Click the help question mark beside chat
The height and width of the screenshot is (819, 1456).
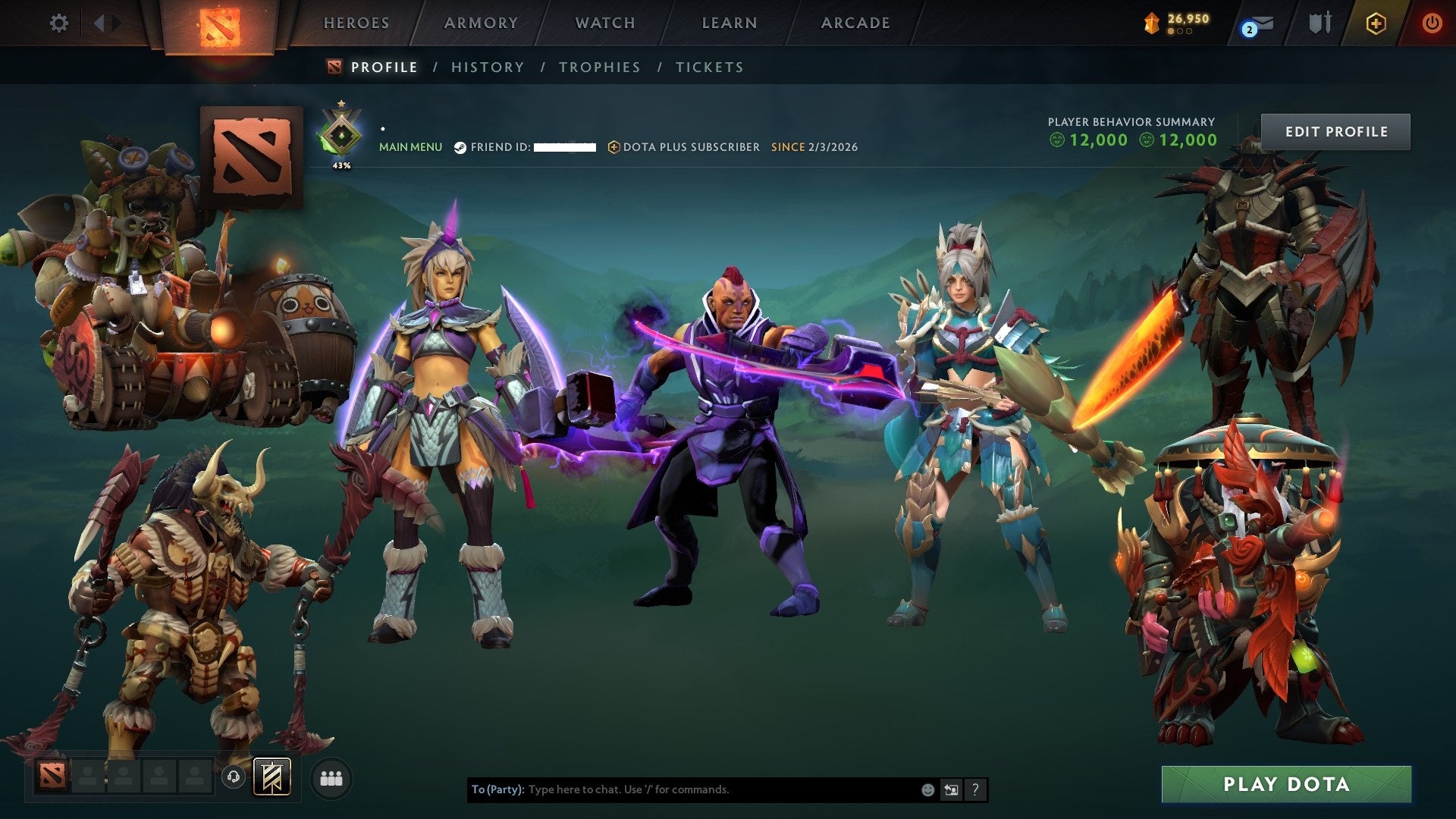tap(974, 789)
